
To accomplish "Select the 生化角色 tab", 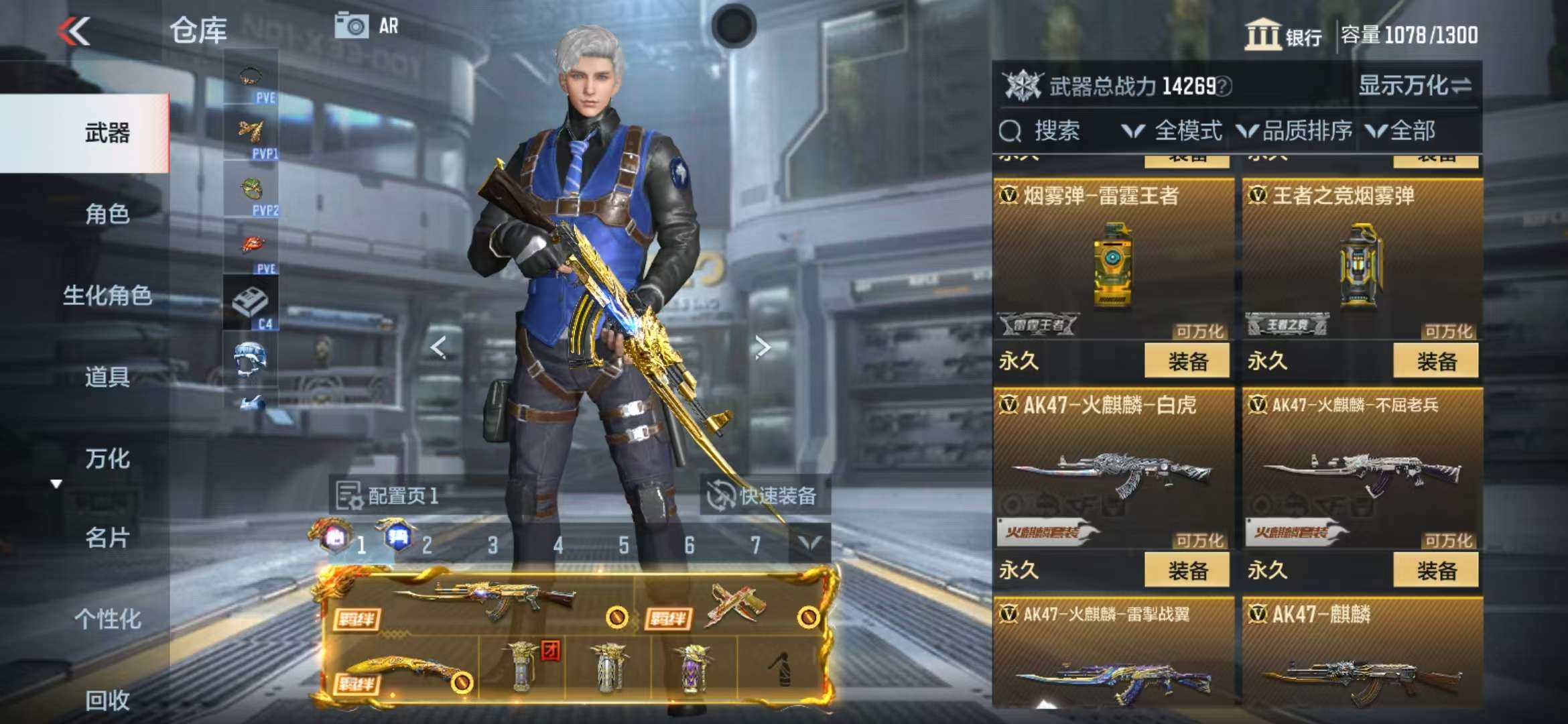I will point(107,295).
